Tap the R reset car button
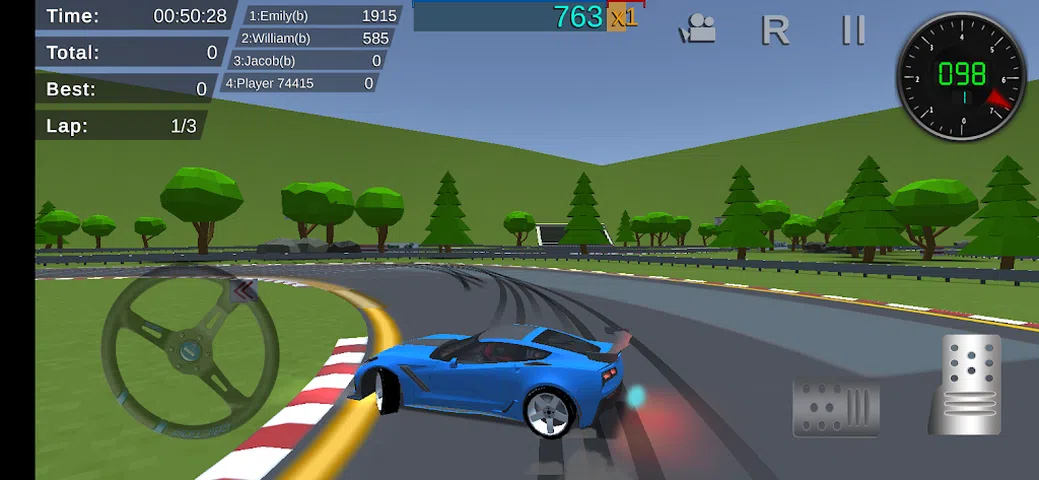Viewport: 1039px width, 480px height. pyautogui.click(x=775, y=30)
